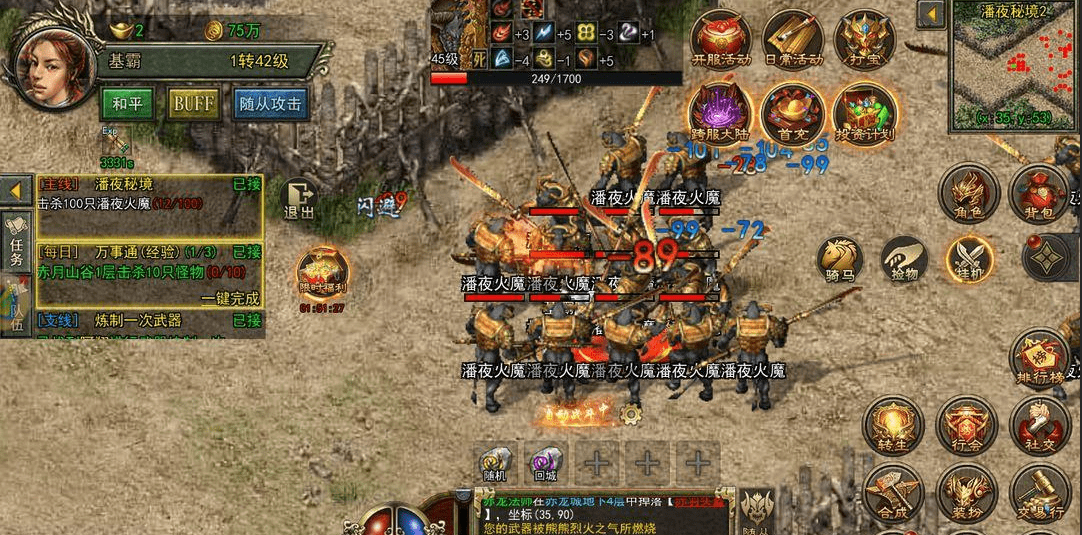Open the 限时福利 limited-time welfare icon
Viewport: 1082px width, 535px height.
[x=322, y=275]
